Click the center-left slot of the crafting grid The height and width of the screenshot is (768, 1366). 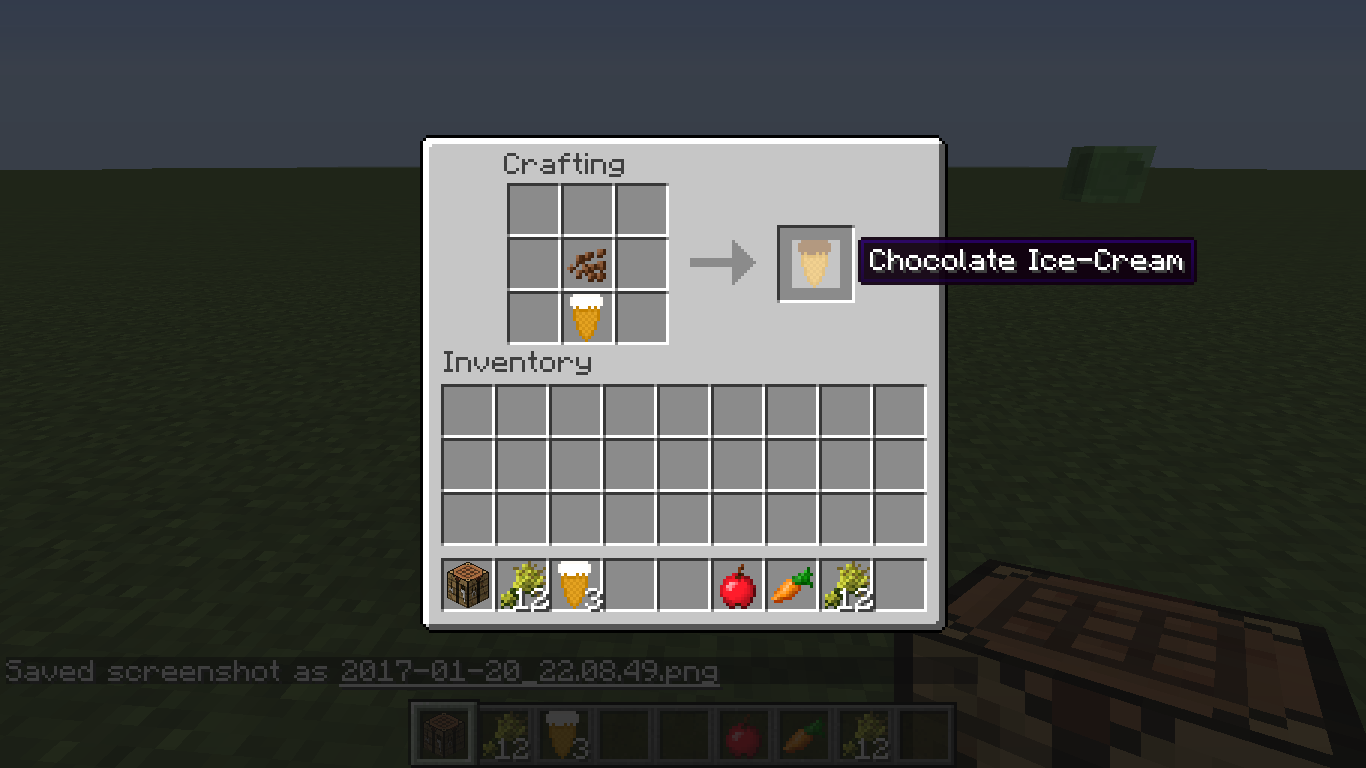[531, 263]
